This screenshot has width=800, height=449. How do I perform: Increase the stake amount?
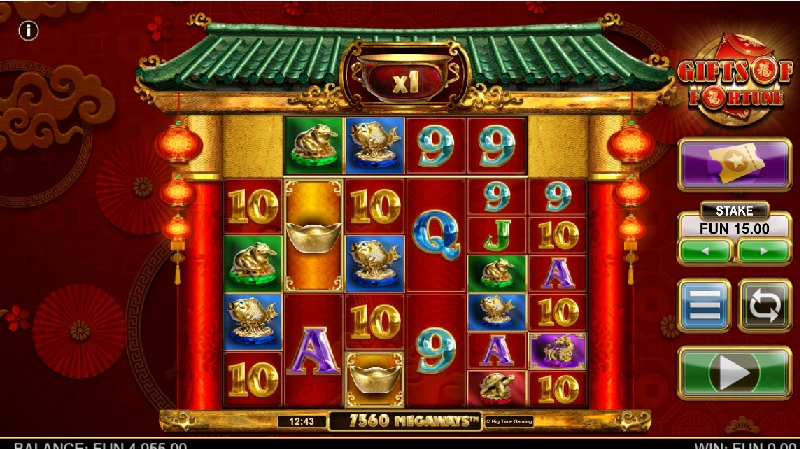[x=764, y=250]
